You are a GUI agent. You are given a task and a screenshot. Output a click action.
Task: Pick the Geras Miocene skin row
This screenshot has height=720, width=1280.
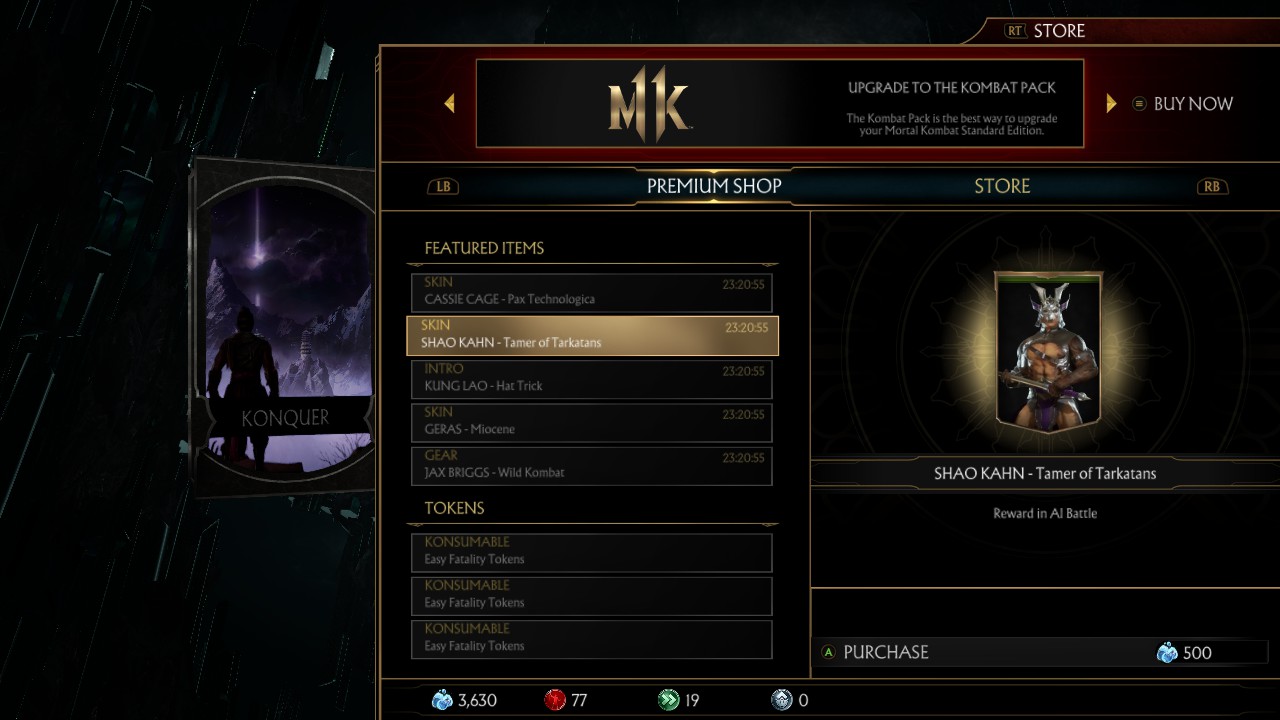[x=591, y=422]
